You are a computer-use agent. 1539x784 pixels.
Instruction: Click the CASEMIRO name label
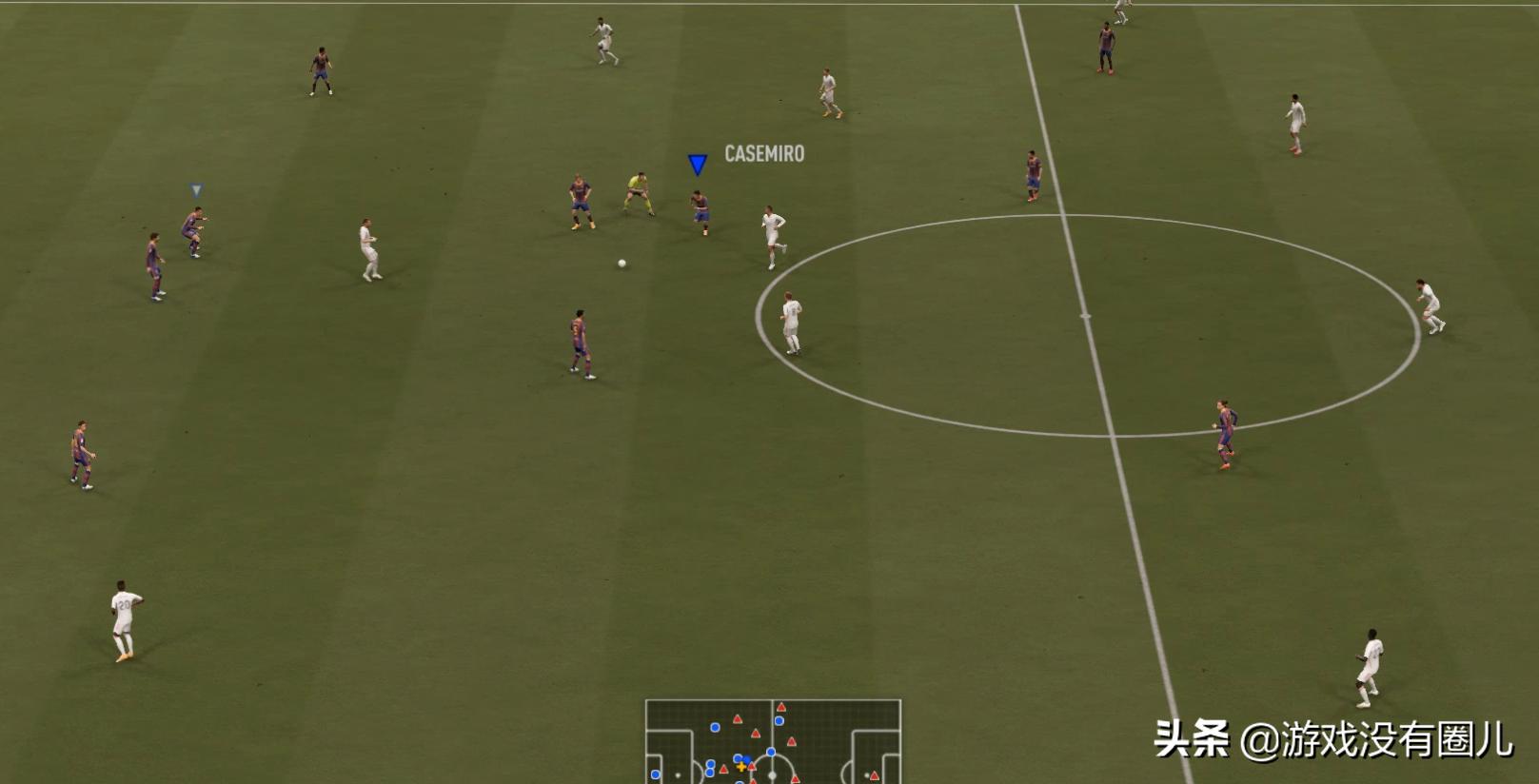pyautogui.click(x=762, y=153)
